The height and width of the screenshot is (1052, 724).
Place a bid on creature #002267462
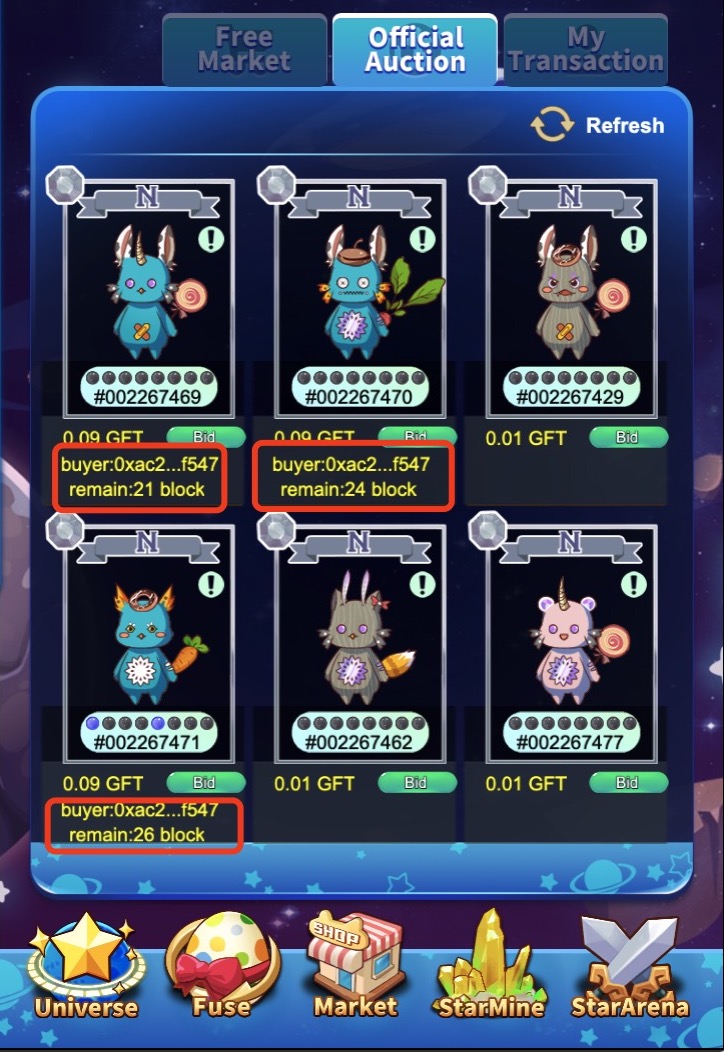pyautogui.click(x=416, y=784)
